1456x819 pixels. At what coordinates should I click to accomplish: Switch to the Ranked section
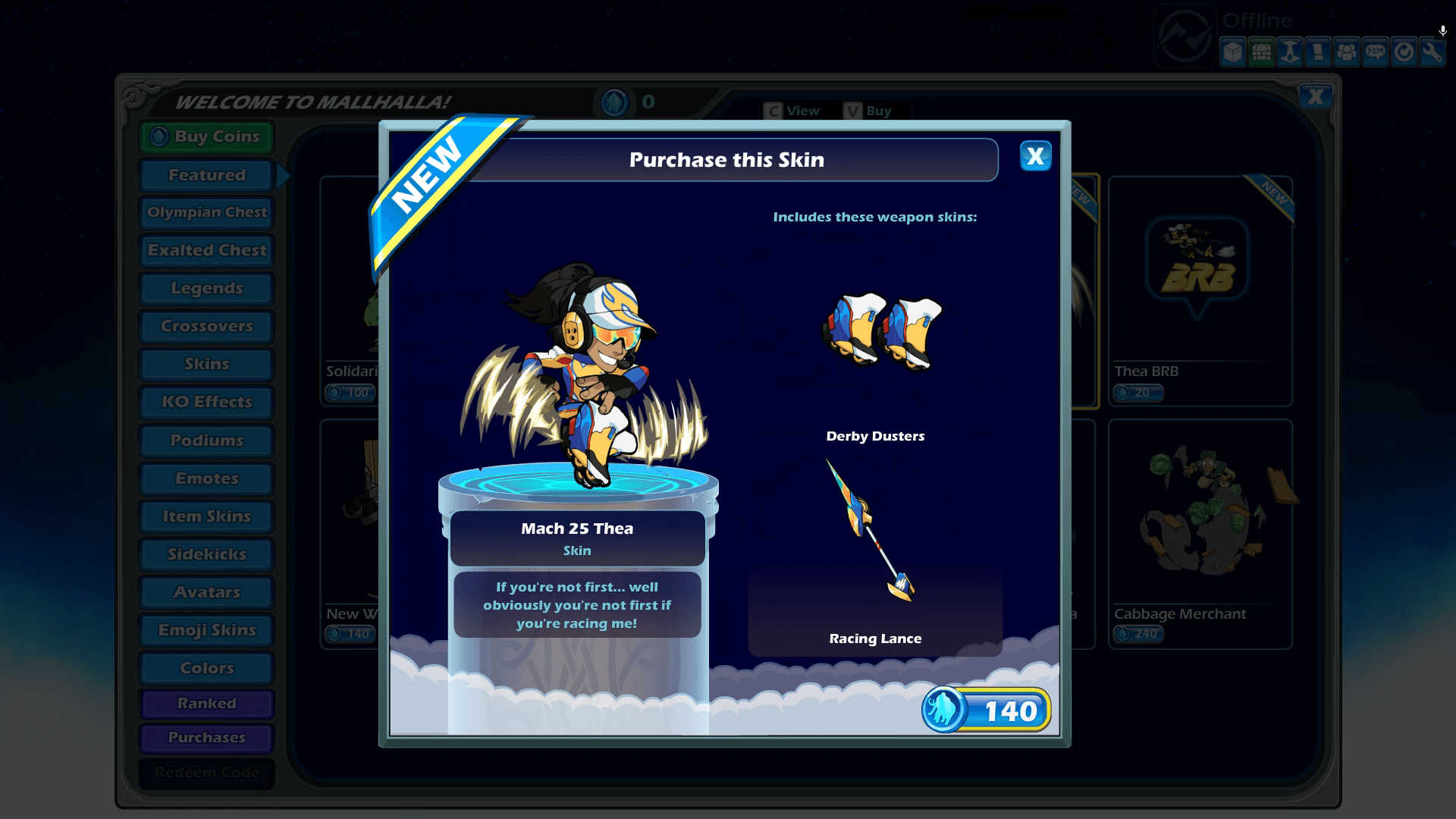click(x=206, y=704)
